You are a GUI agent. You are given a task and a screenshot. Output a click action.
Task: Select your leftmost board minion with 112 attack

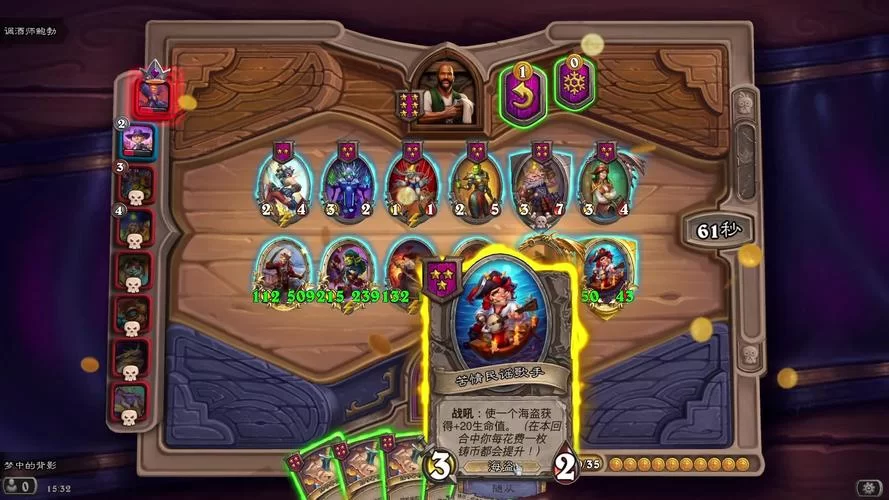[x=281, y=268]
